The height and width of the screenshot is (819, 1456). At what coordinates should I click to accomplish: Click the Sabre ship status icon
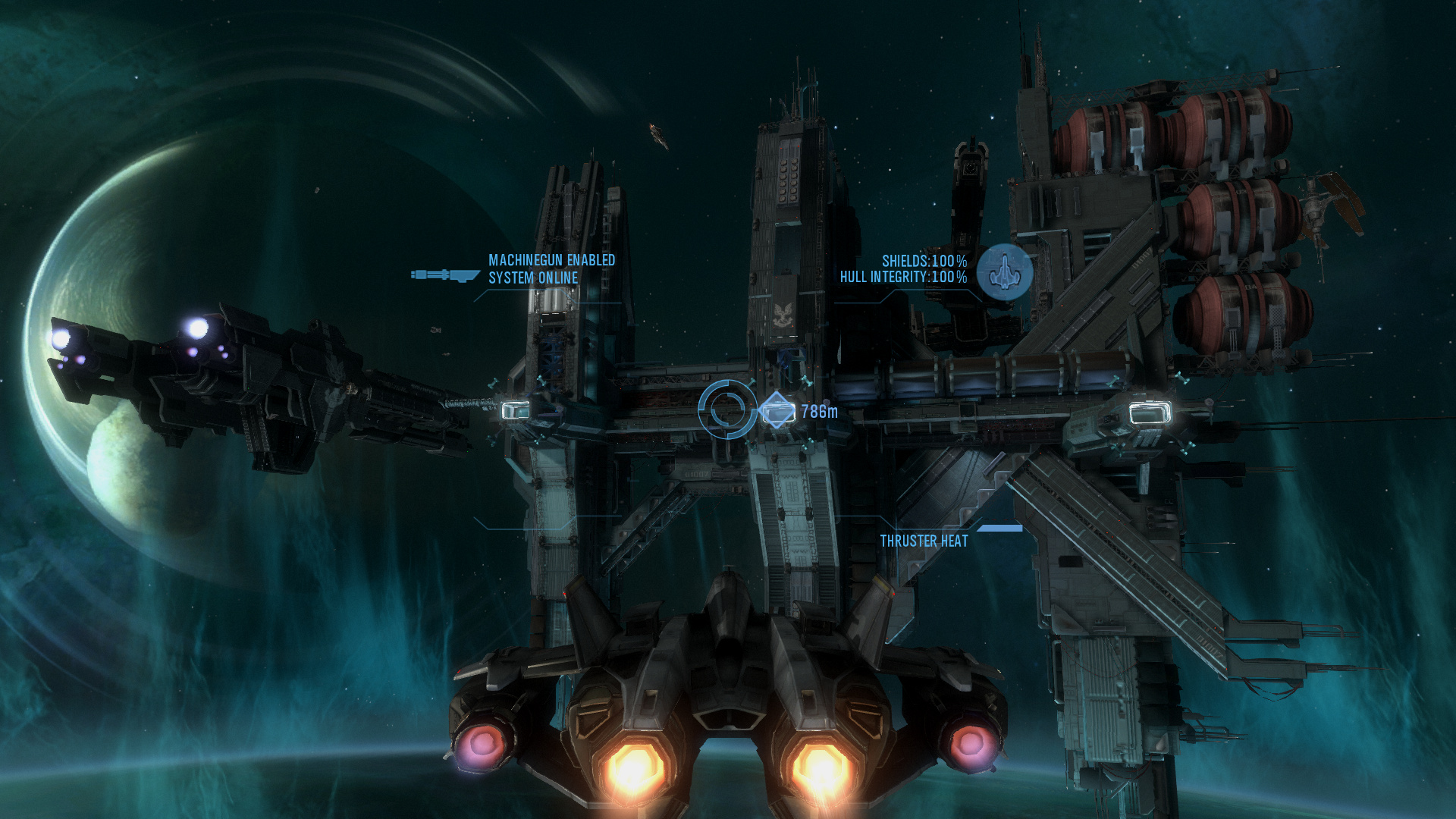coord(1004,271)
